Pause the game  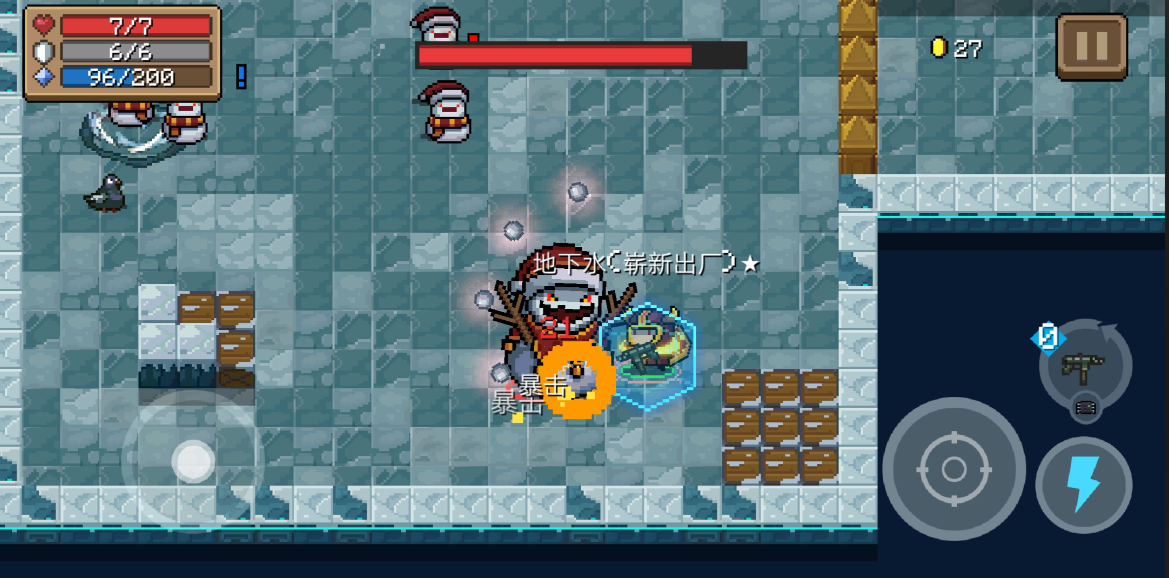(x=1091, y=46)
